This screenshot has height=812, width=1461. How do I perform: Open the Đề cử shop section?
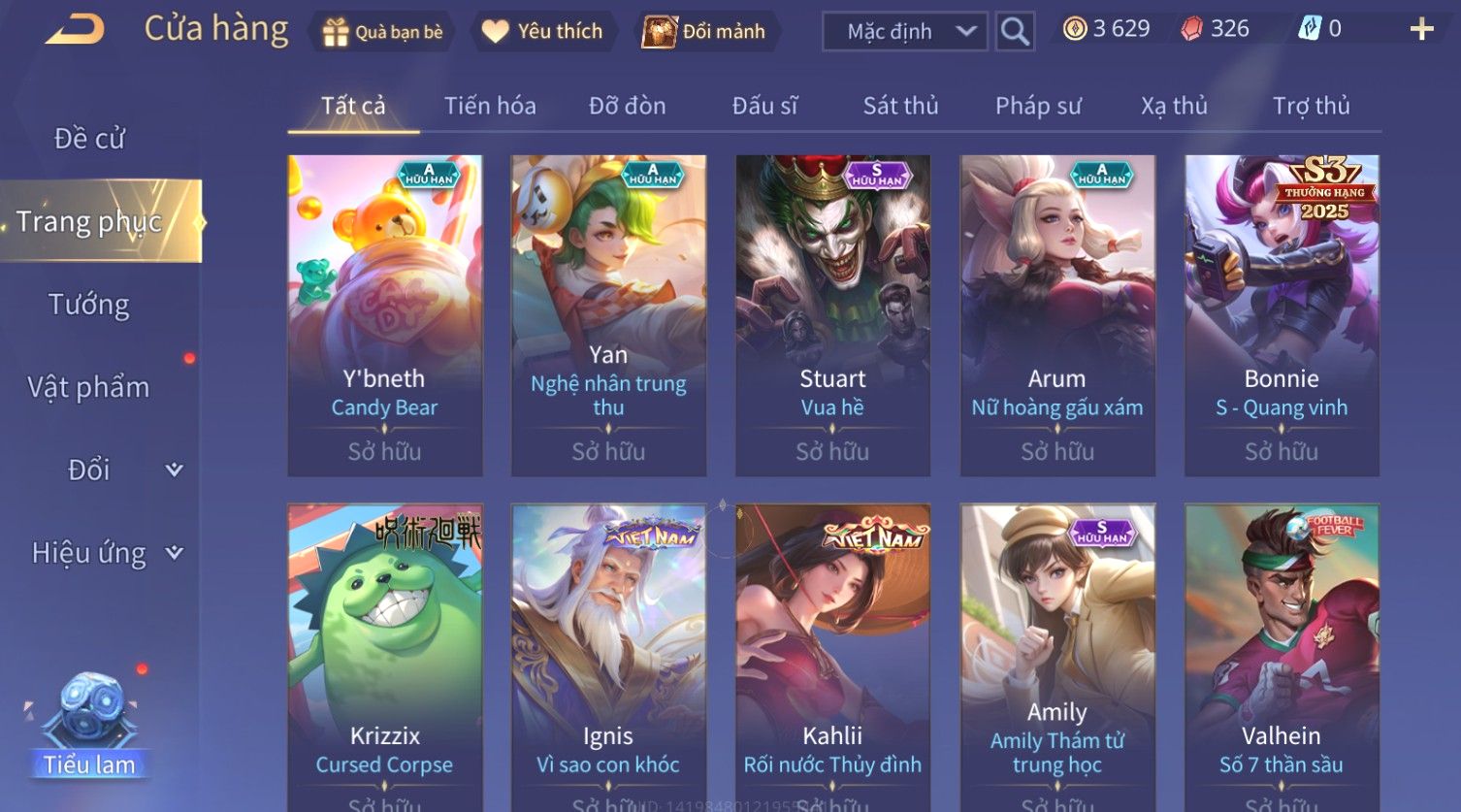coord(89,139)
